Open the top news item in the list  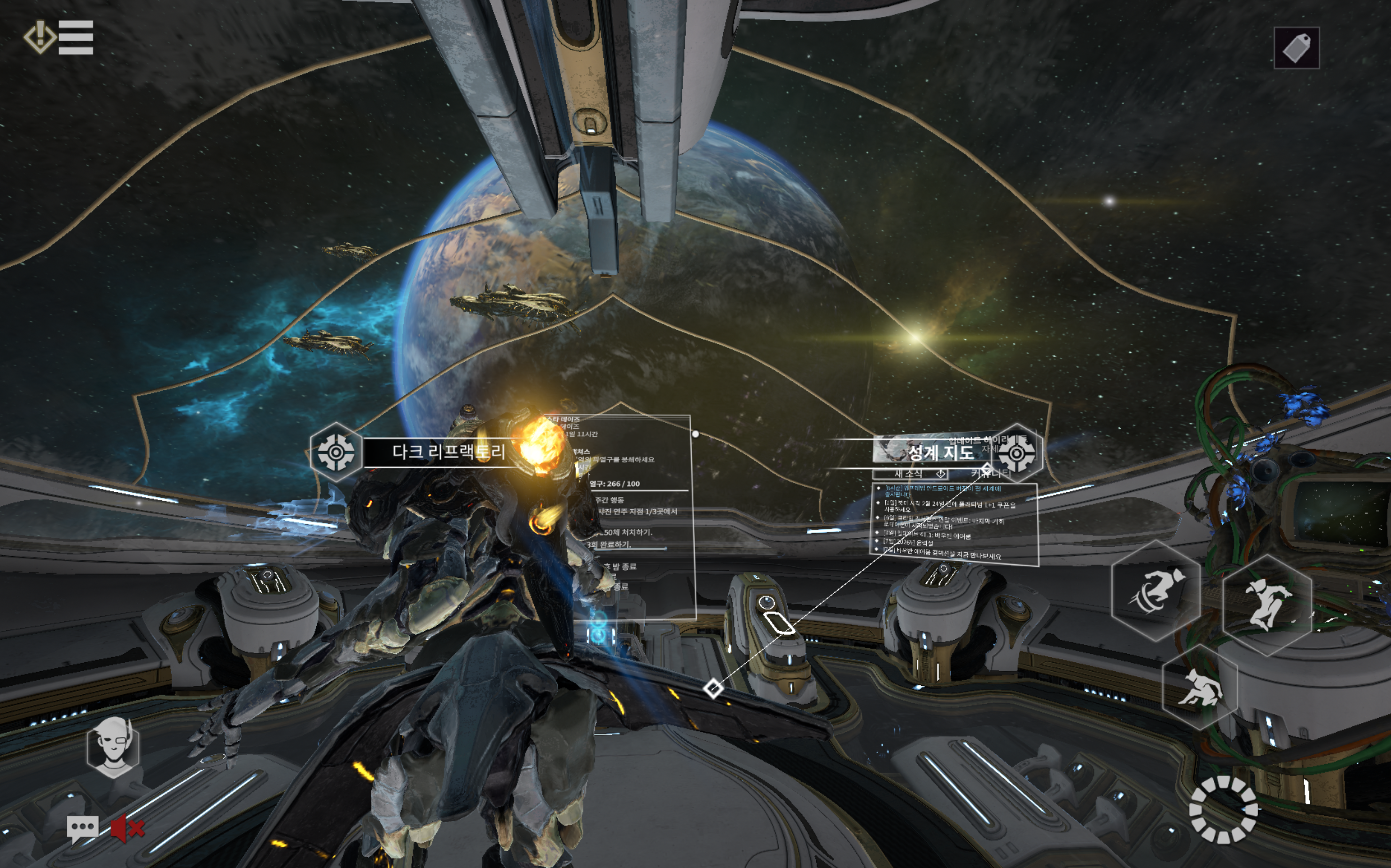point(942,491)
